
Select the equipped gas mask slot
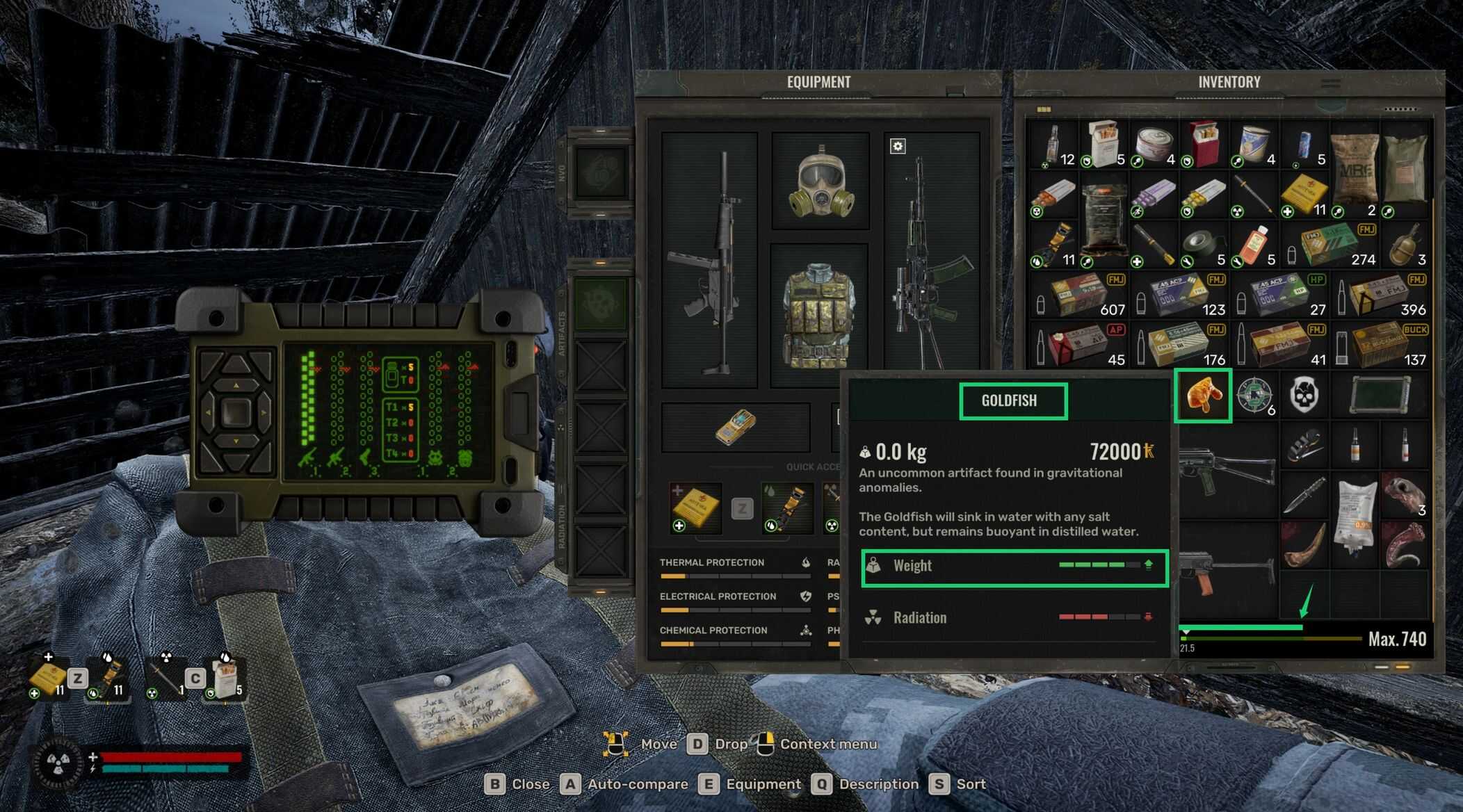click(821, 182)
